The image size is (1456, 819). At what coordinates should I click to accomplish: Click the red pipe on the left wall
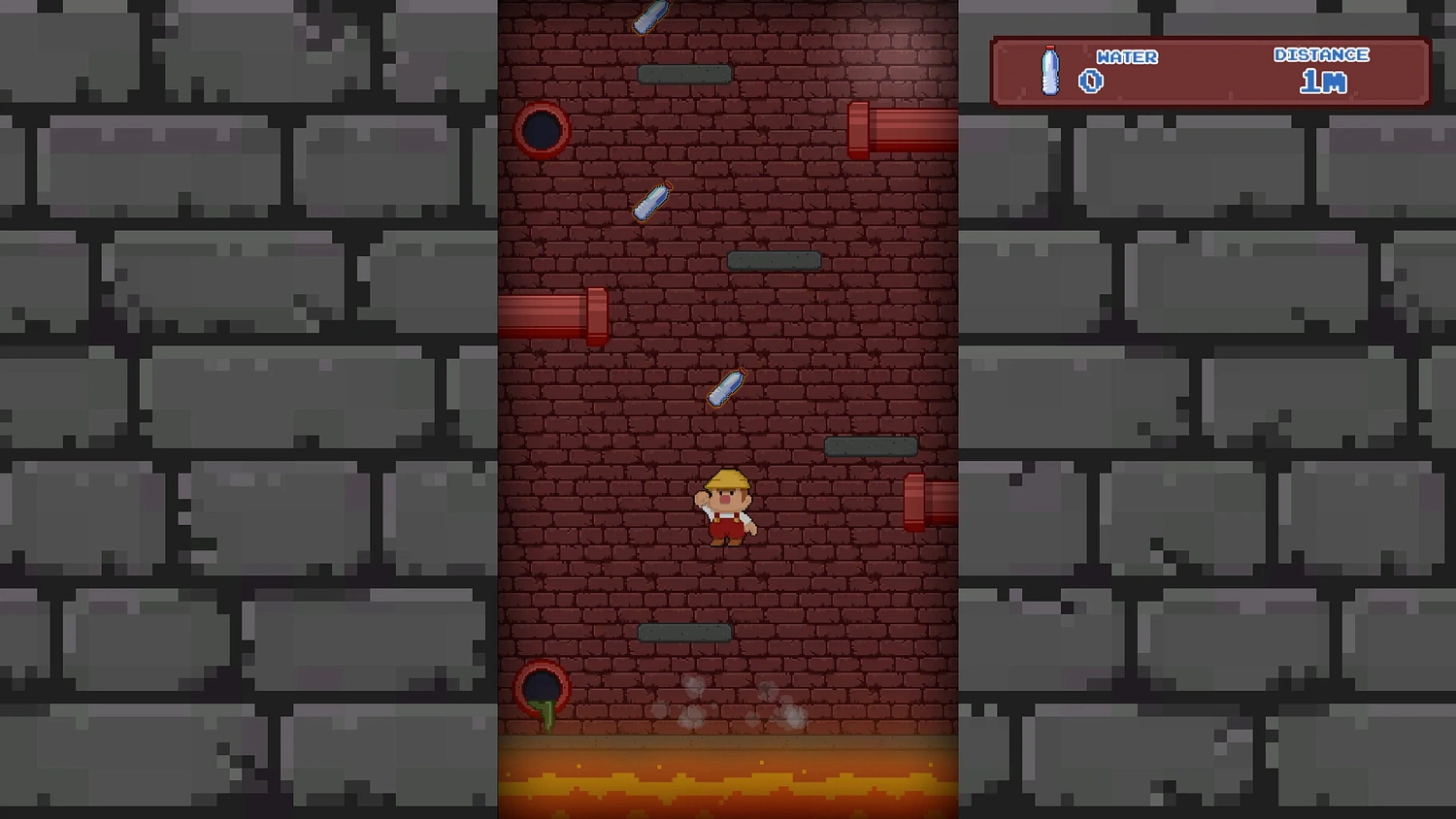pos(553,317)
